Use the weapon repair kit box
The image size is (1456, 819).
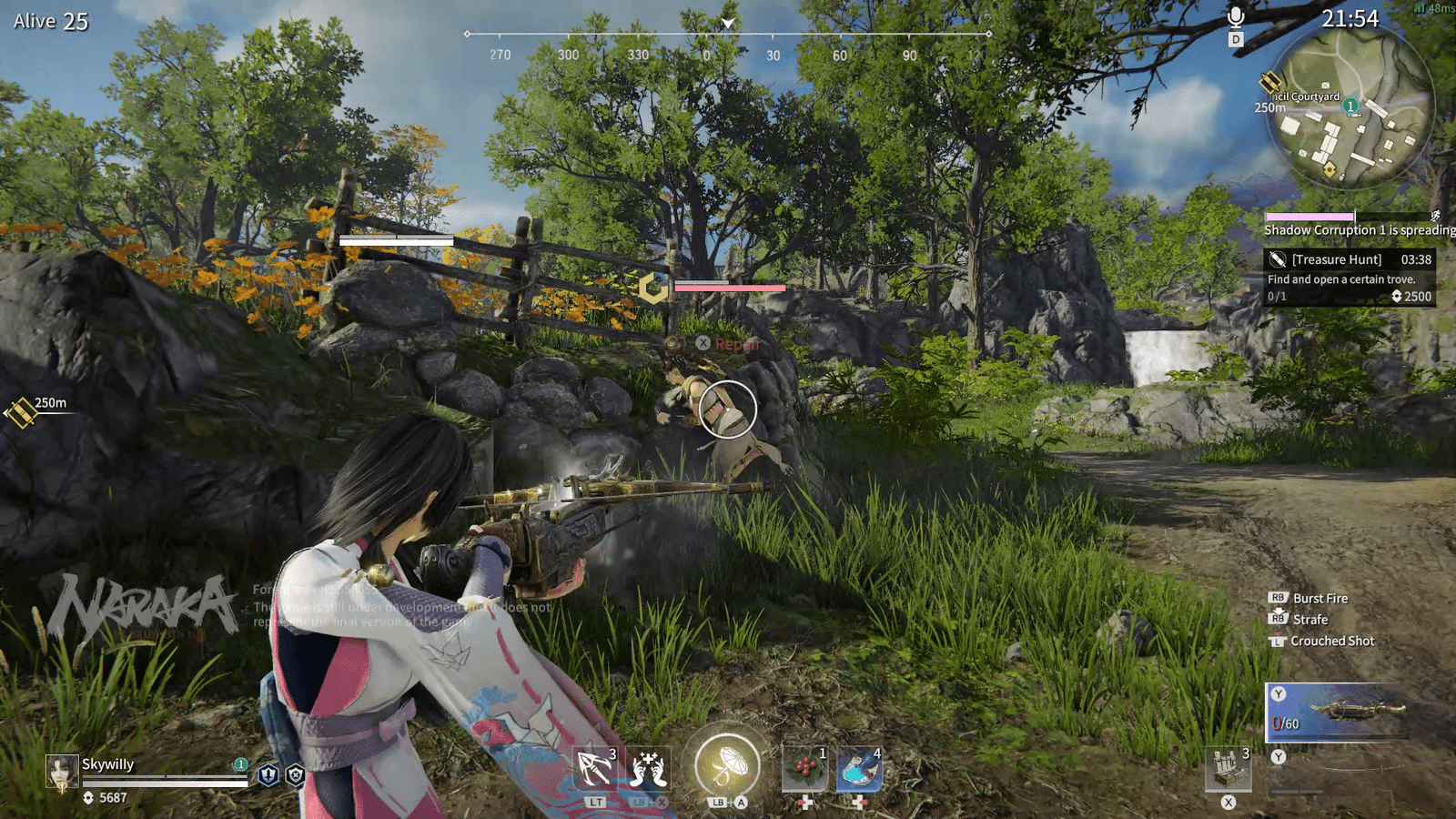click(x=1228, y=769)
